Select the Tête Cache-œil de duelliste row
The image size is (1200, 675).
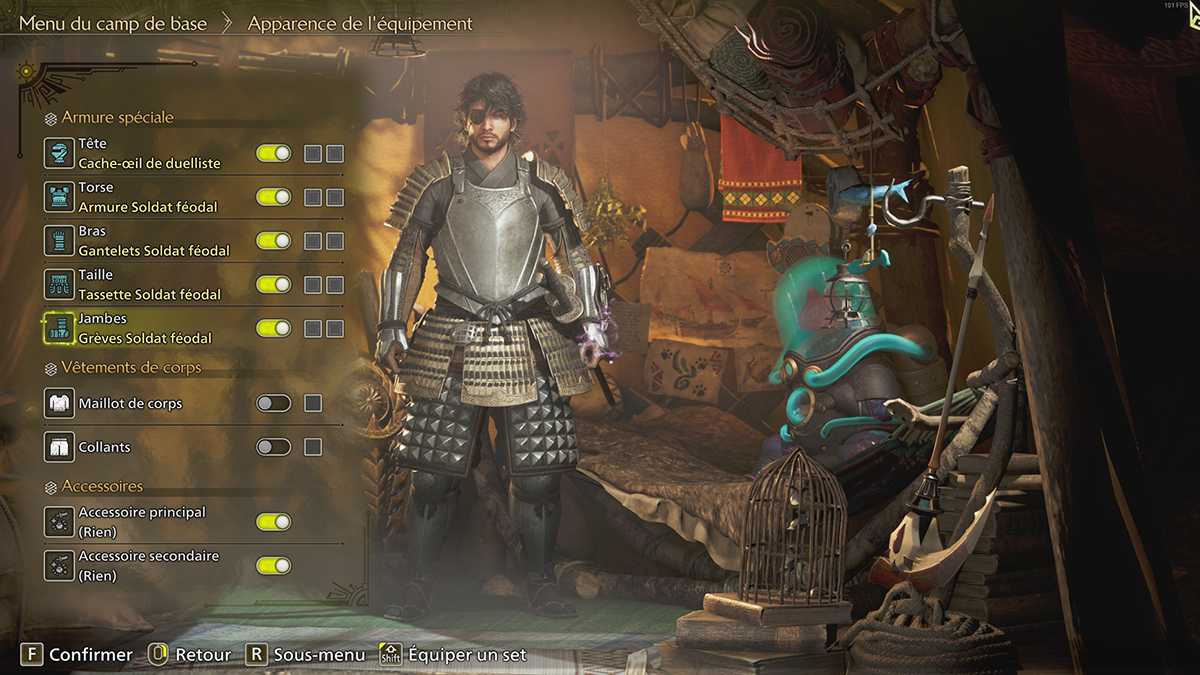[150, 153]
